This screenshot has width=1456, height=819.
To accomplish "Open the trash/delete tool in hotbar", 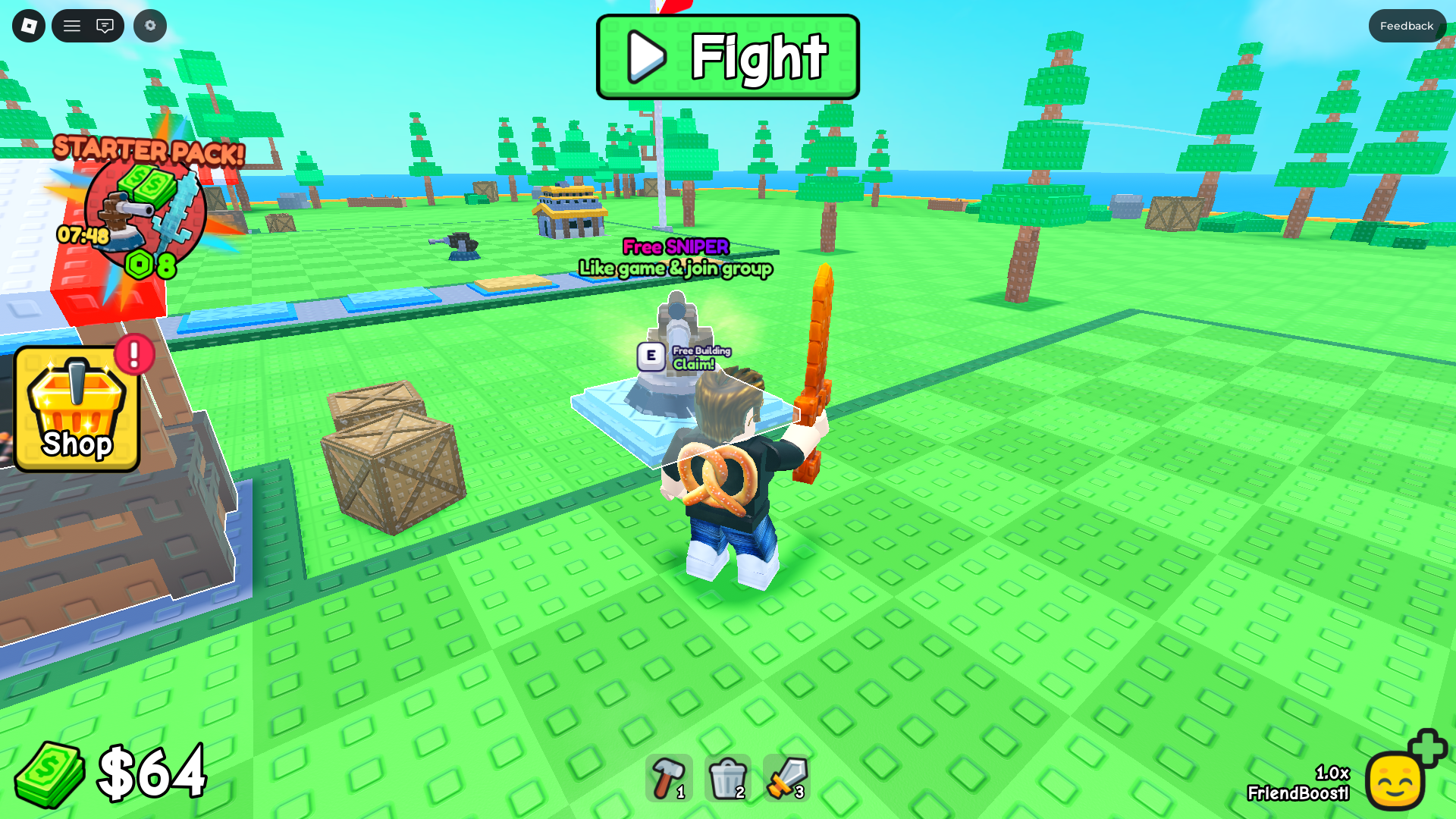I will (x=726, y=777).
